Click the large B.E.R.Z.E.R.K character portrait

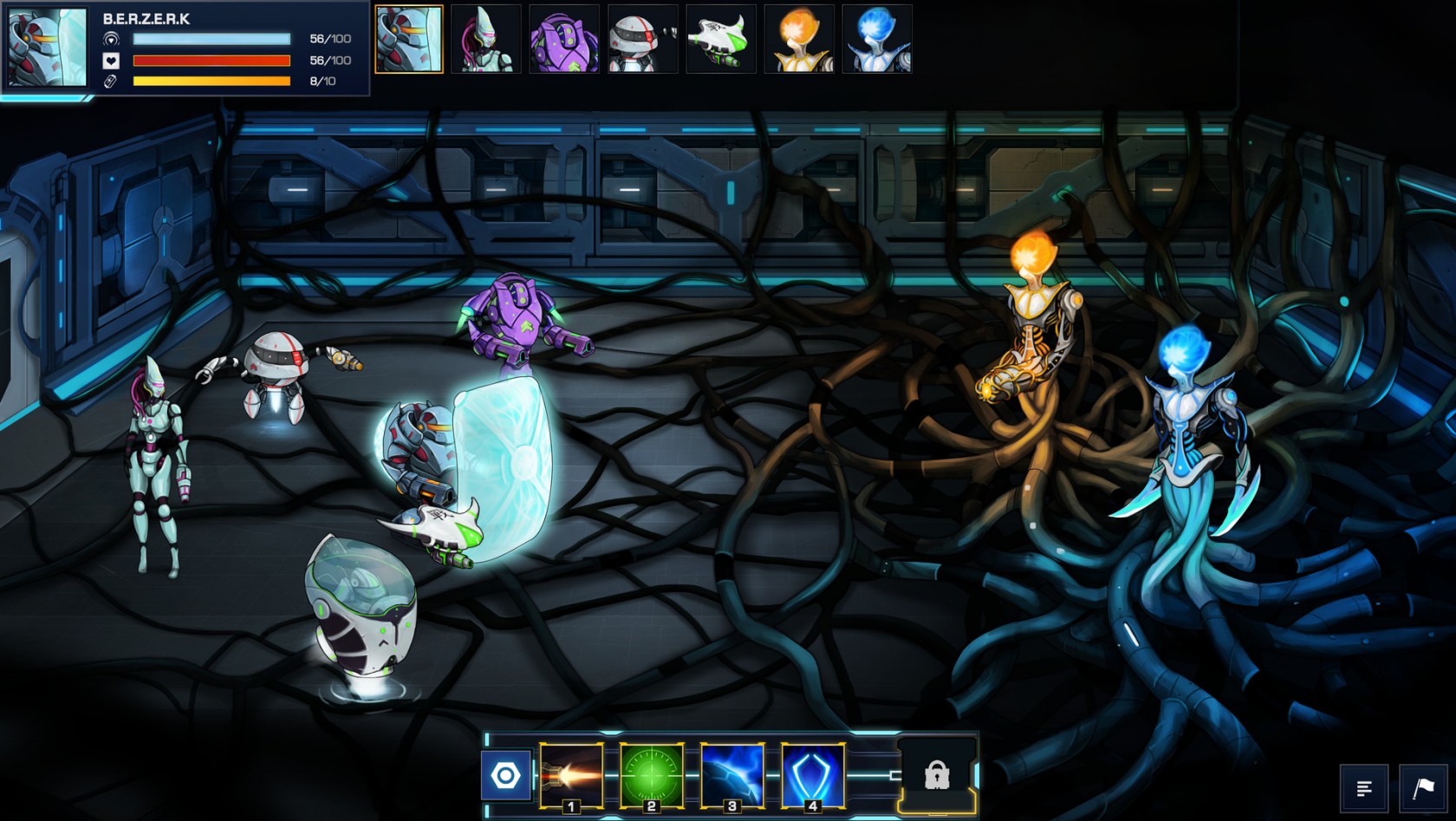(48, 48)
